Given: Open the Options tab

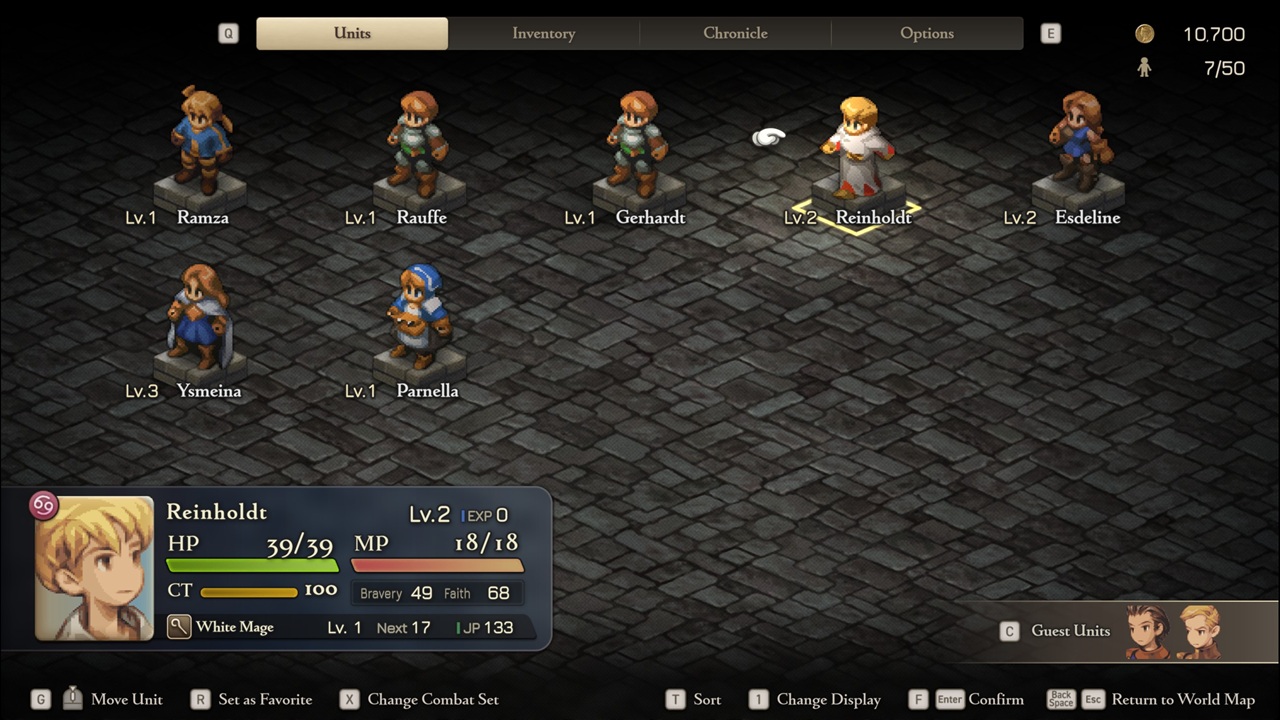Looking at the screenshot, I should click(927, 33).
